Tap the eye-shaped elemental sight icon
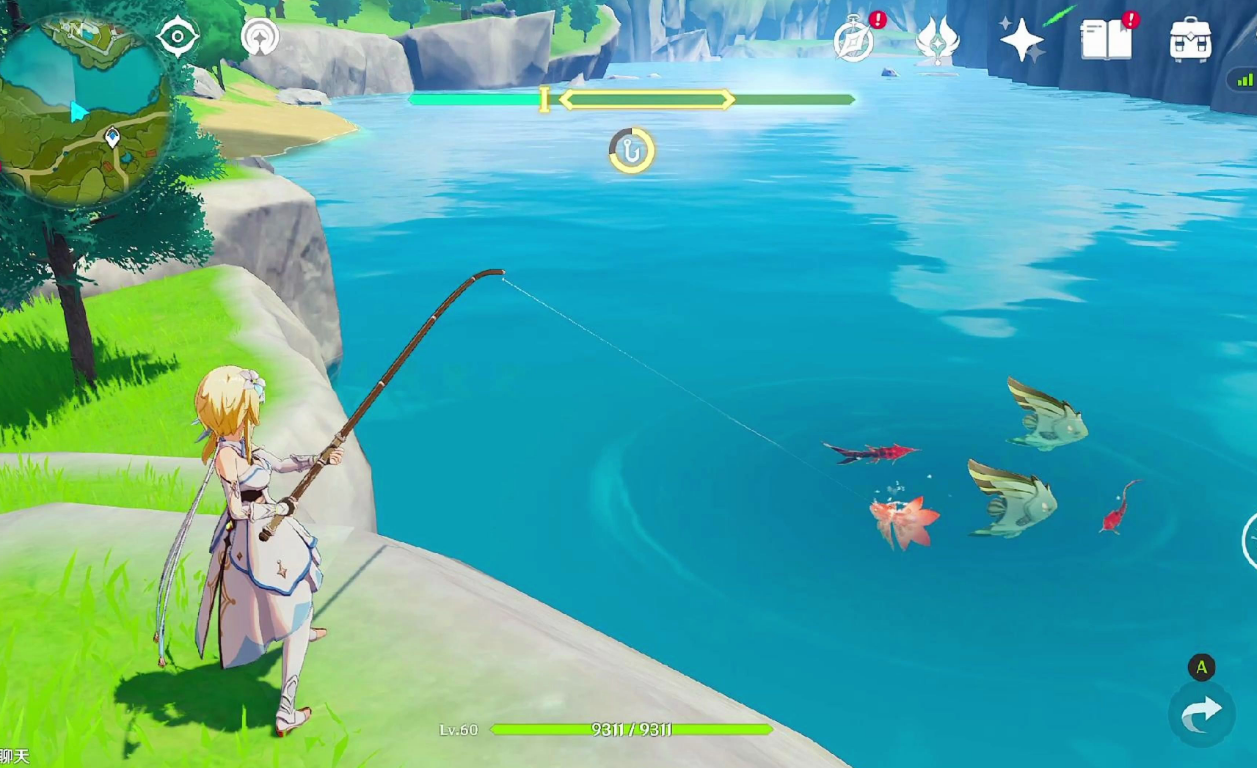Viewport: 1257px width, 768px height. [179, 38]
